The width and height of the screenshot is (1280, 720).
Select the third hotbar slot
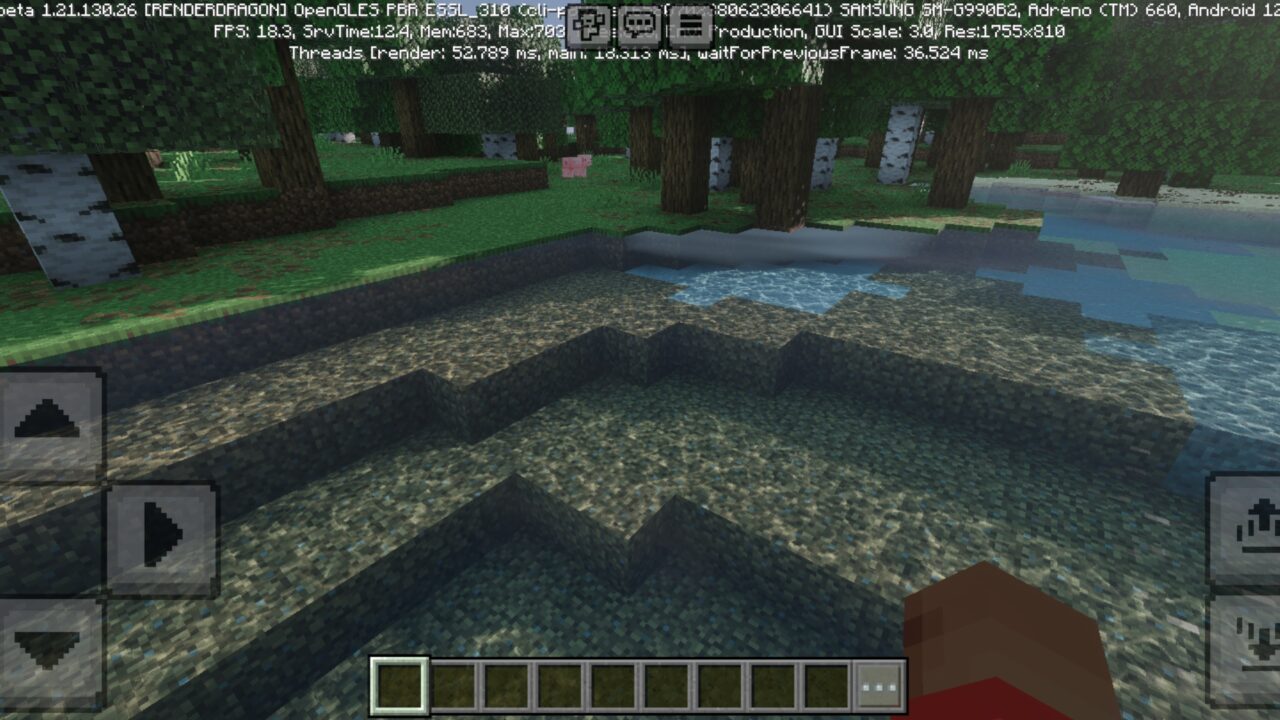click(x=506, y=684)
